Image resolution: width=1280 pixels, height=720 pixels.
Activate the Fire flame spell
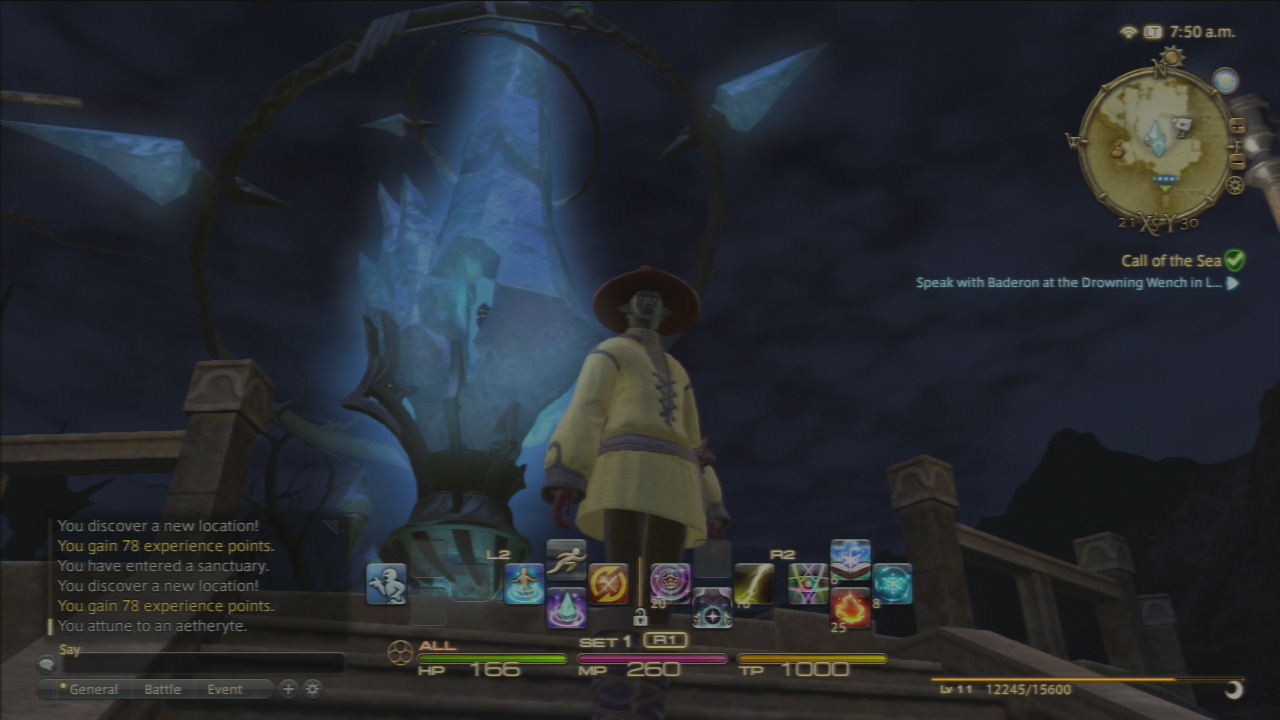coord(850,607)
